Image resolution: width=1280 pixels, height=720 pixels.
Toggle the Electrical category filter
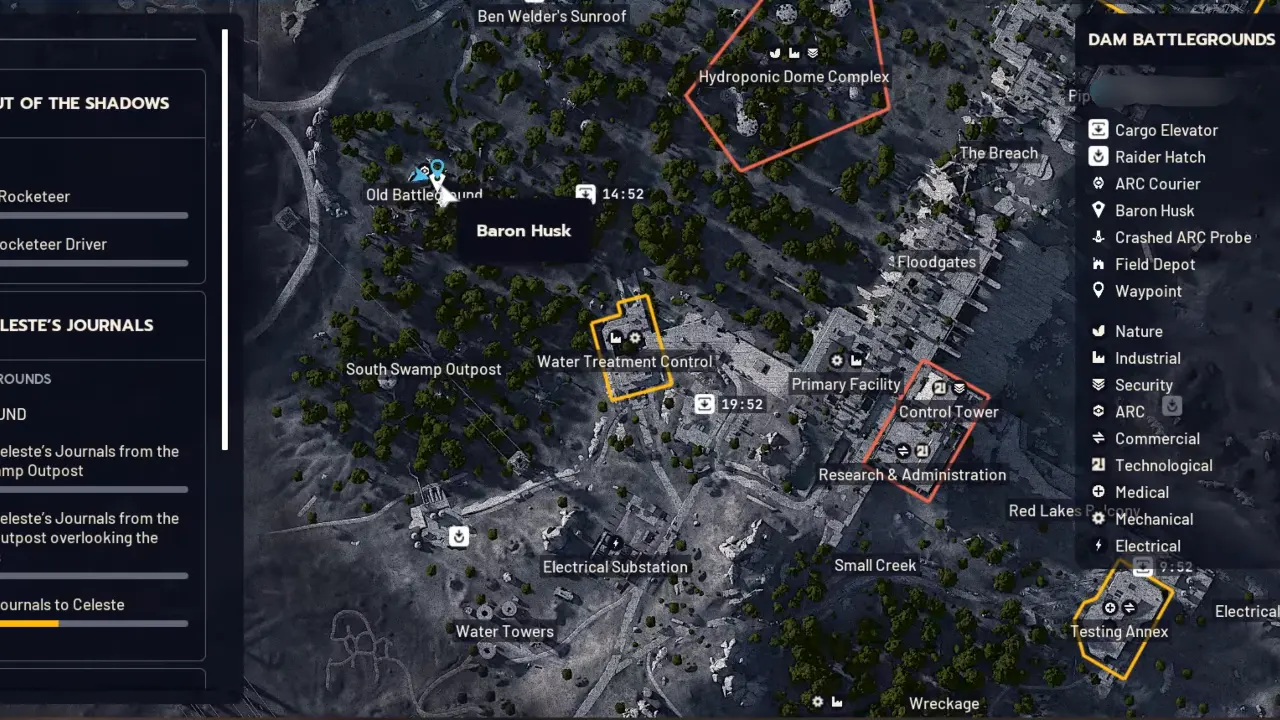click(x=1098, y=546)
